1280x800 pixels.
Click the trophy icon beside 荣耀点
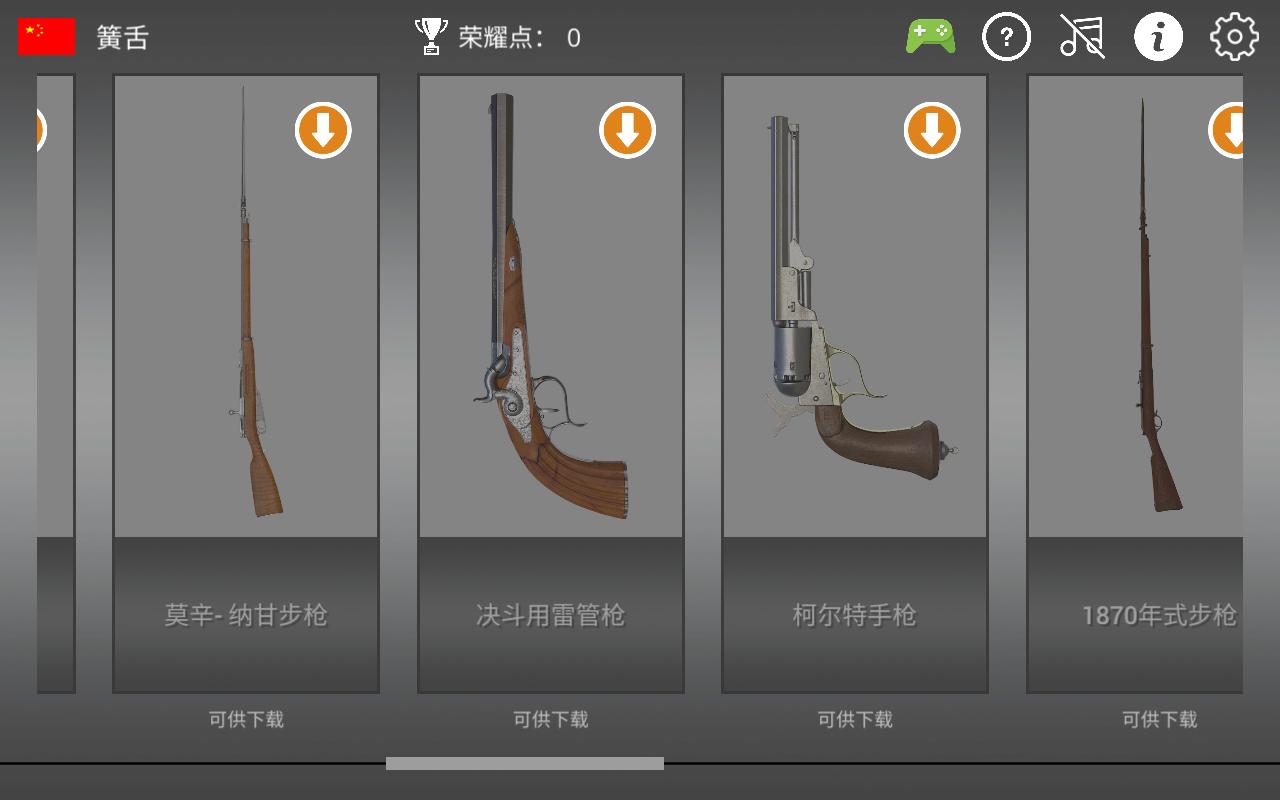click(430, 34)
